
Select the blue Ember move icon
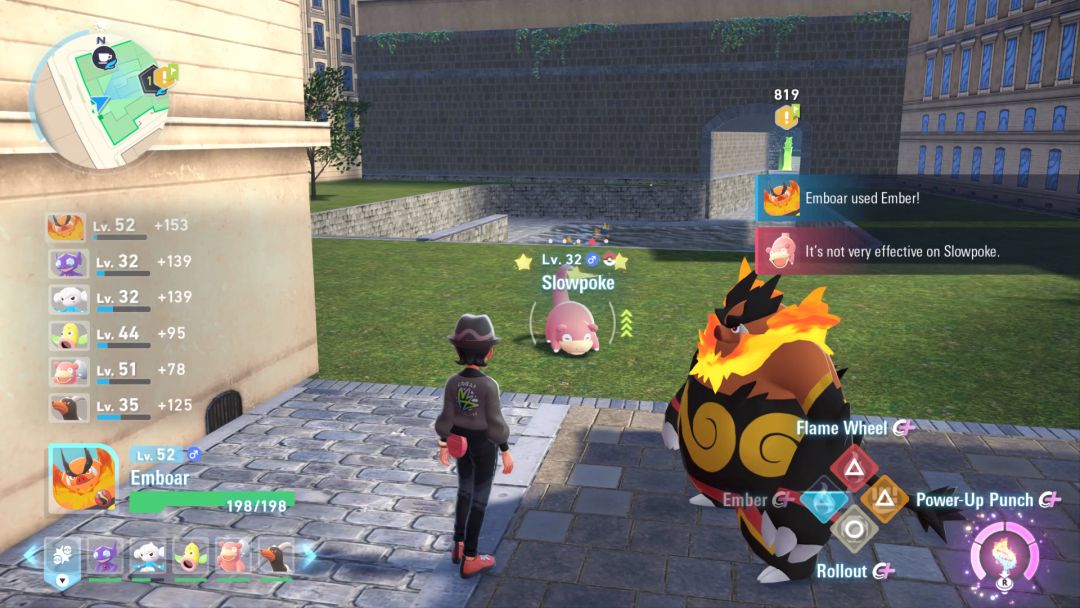[824, 498]
